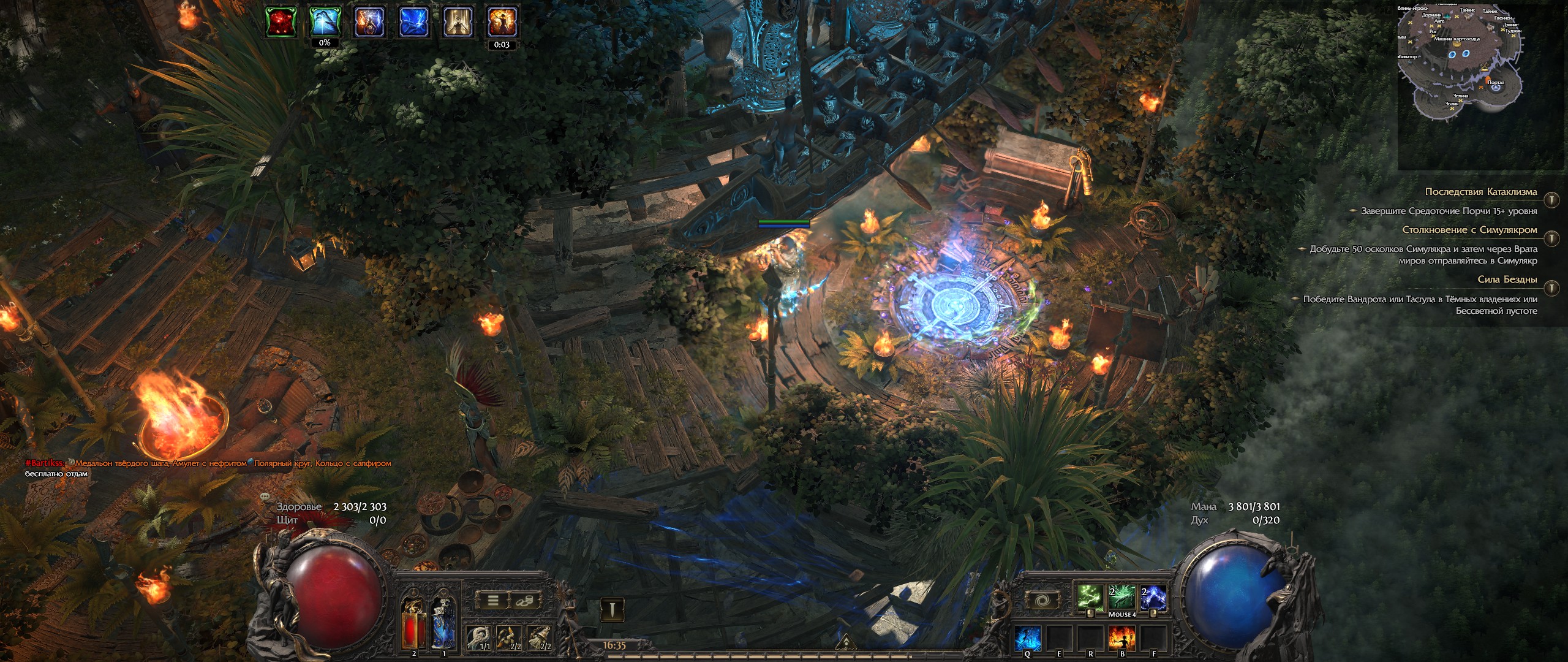Screen dimensions: 1568x662
Task: Open the currency exchange panel
Action: [x=524, y=599]
